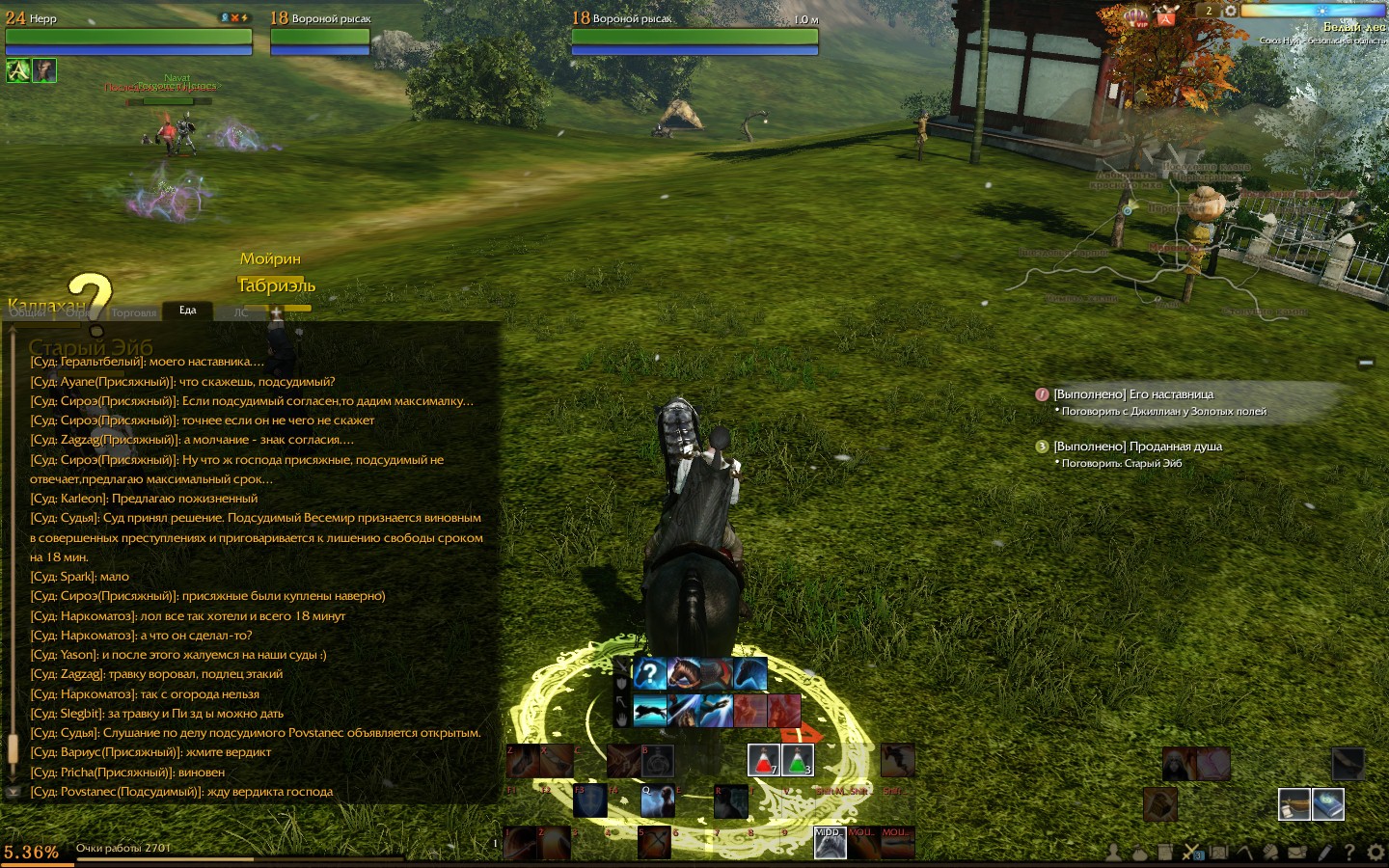1389x868 pixels.
Task: Activate the horse with question mark mount skill
Action: coord(650,673)
